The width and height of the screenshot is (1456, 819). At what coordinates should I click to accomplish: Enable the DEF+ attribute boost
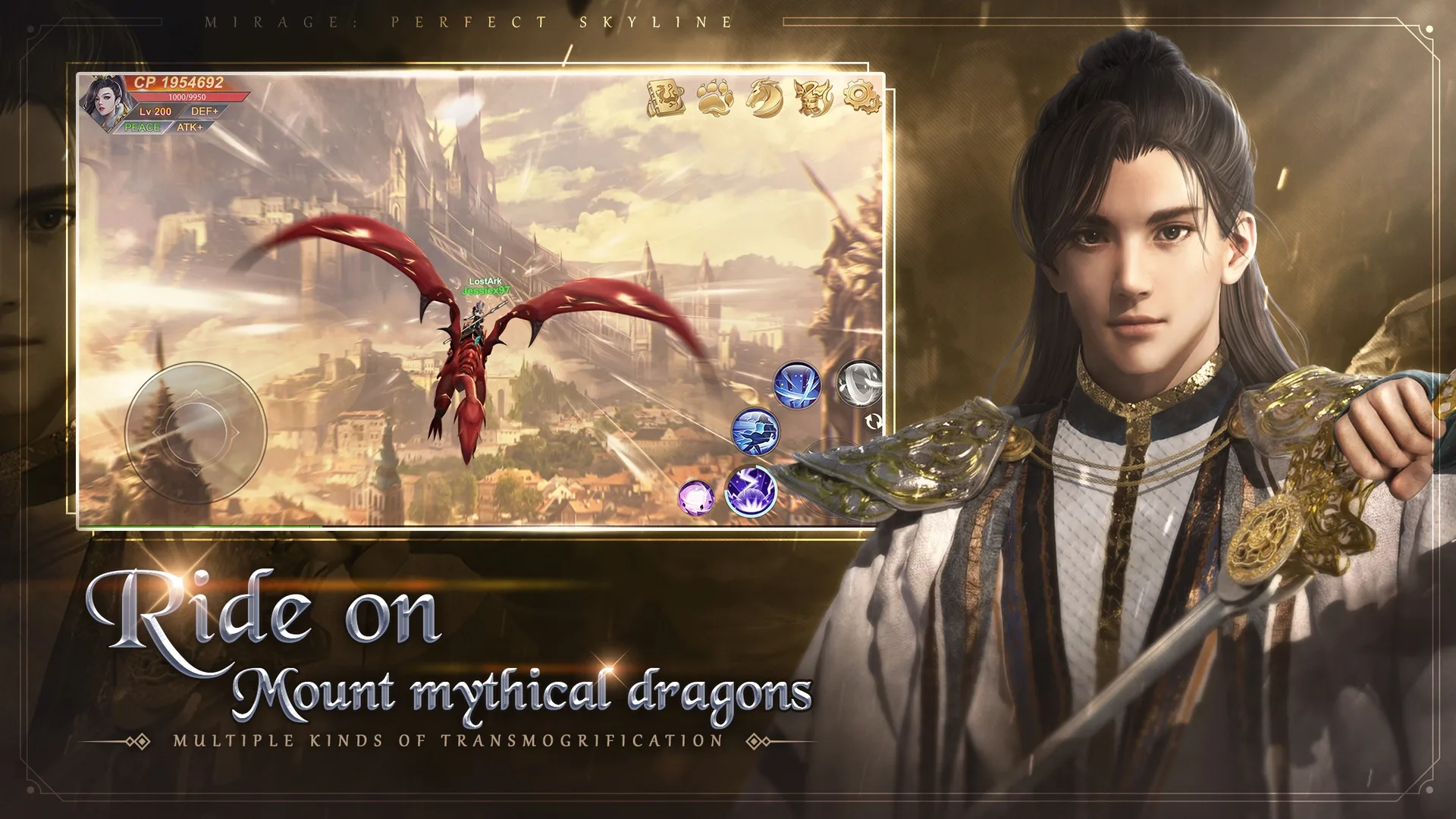pos(205,111)
